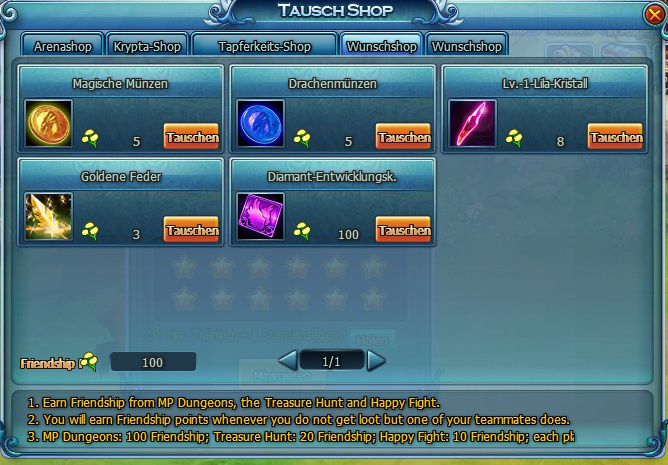Select the Magische Münzen gold coin icon
This screenshot has height=465, width=668.
(48, 123)
